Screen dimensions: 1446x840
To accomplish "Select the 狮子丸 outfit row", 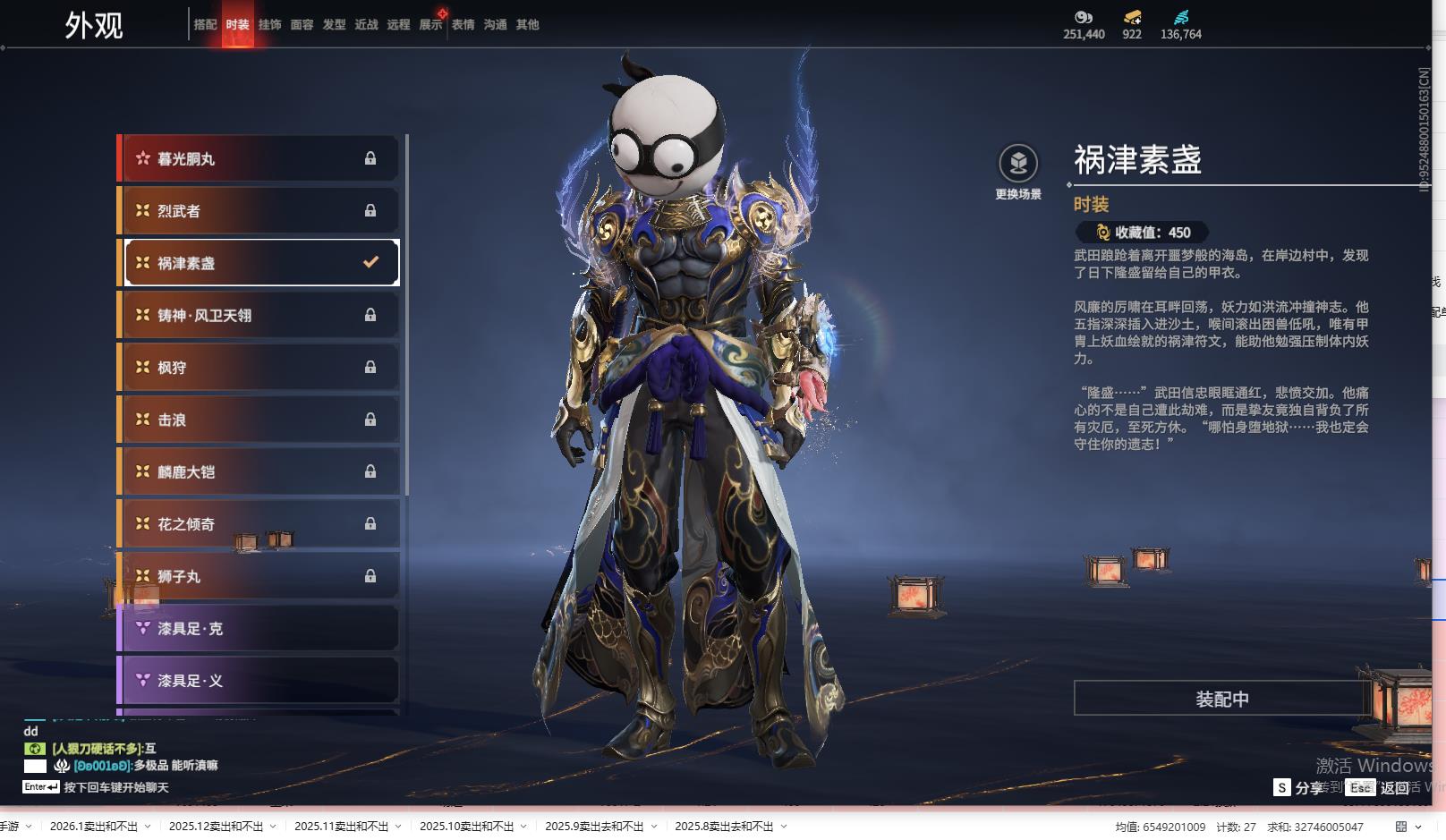I will 258,576.
